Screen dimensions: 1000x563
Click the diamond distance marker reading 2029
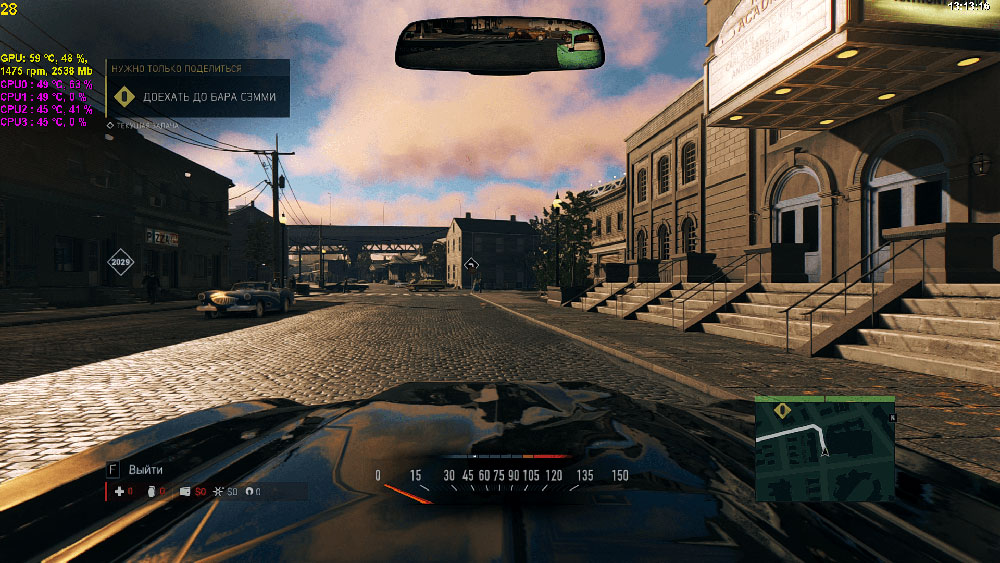(121, 263)
